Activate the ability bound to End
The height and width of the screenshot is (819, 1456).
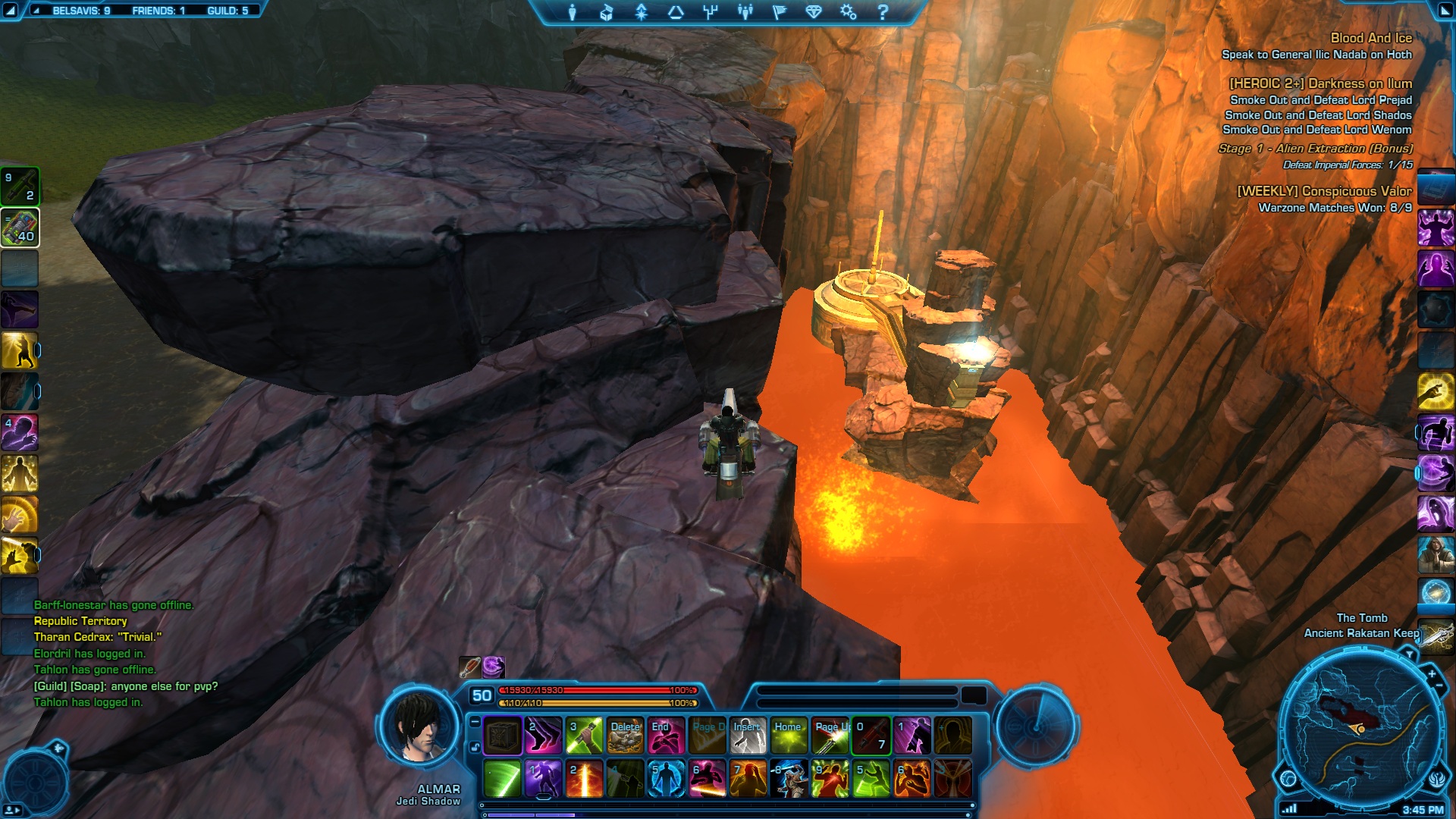click(x=665, y=736)
